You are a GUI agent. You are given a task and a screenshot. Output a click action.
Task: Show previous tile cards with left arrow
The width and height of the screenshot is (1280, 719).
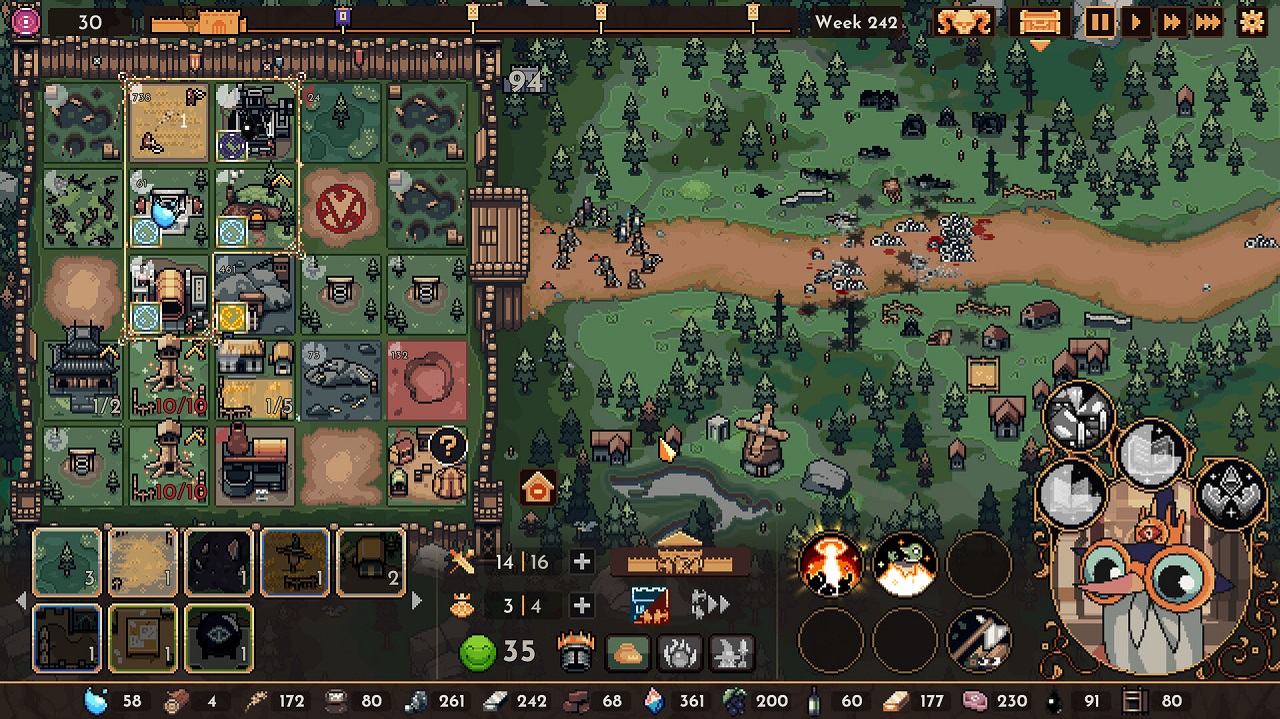[x=22, y=601]
